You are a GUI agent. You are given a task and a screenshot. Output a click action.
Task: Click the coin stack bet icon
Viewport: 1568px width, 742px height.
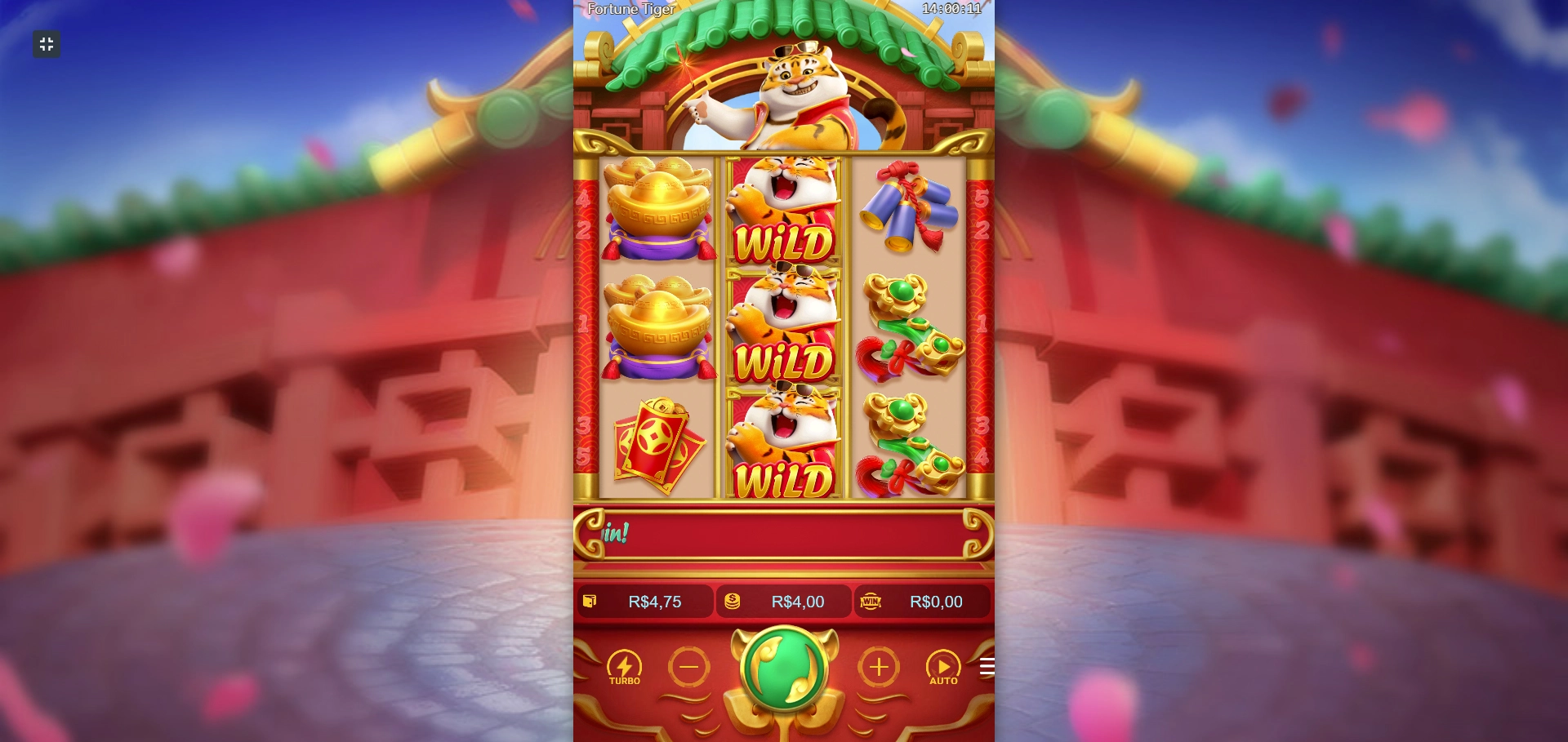tap(731, 602)
